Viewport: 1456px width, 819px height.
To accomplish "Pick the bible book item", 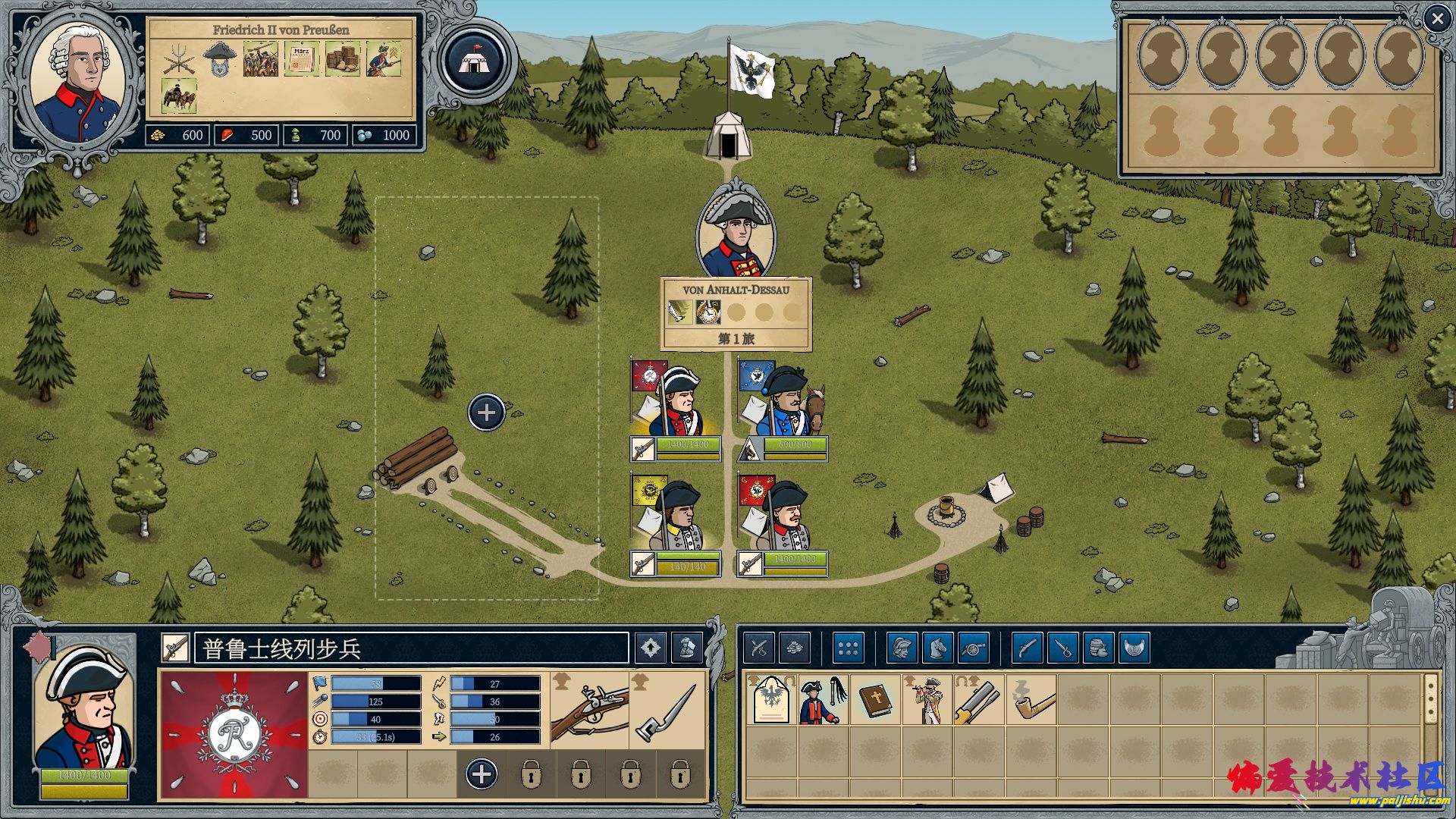I will [875, 699].
